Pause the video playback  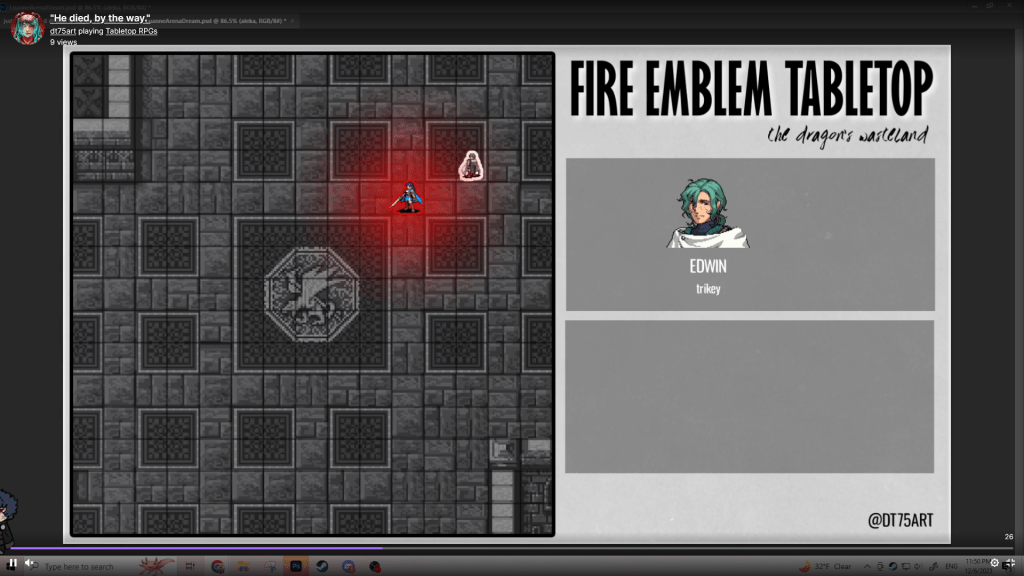coord(12,562)
